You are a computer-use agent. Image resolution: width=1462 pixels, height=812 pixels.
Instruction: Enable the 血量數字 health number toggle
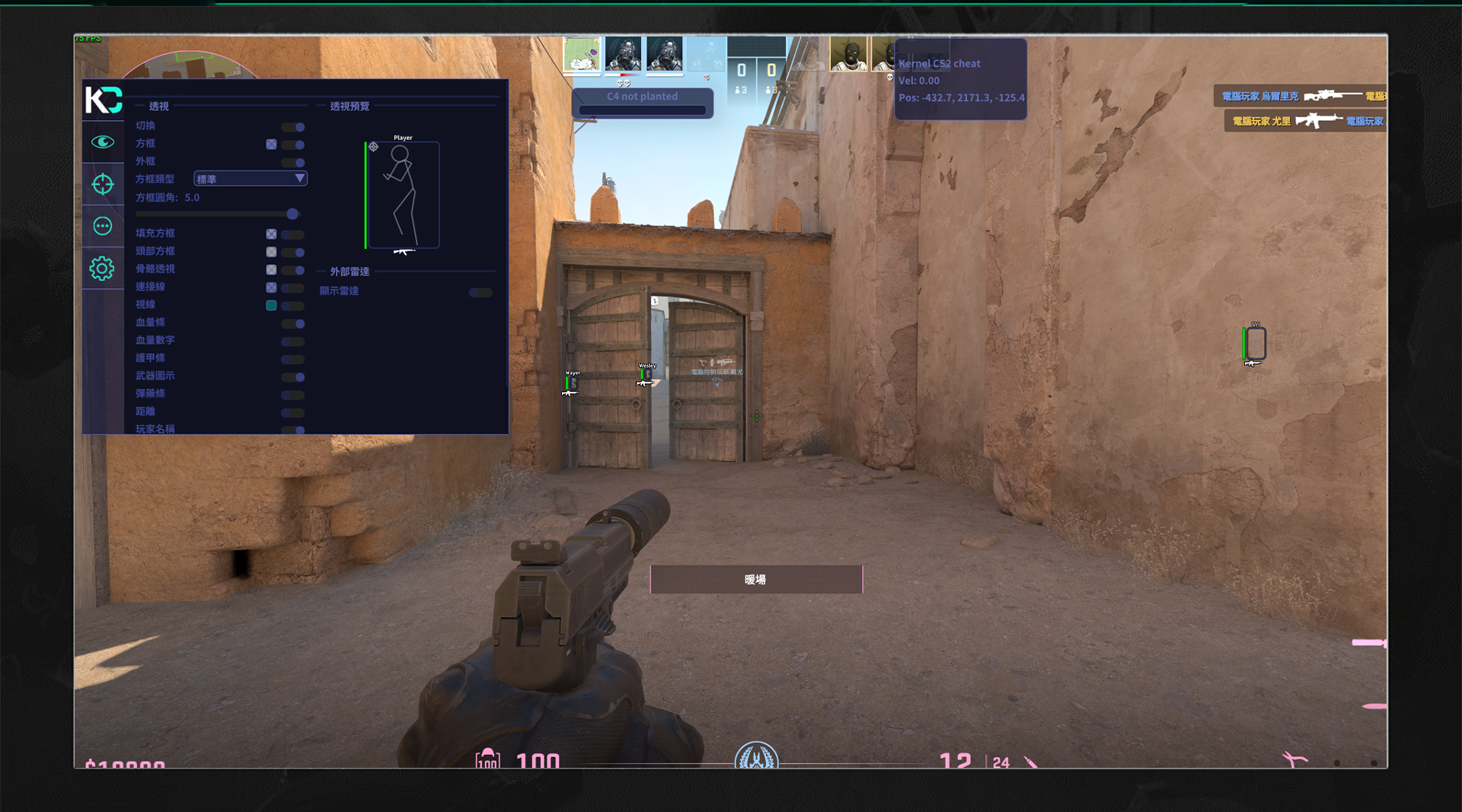pyautogui.click(x=293, y=342)
